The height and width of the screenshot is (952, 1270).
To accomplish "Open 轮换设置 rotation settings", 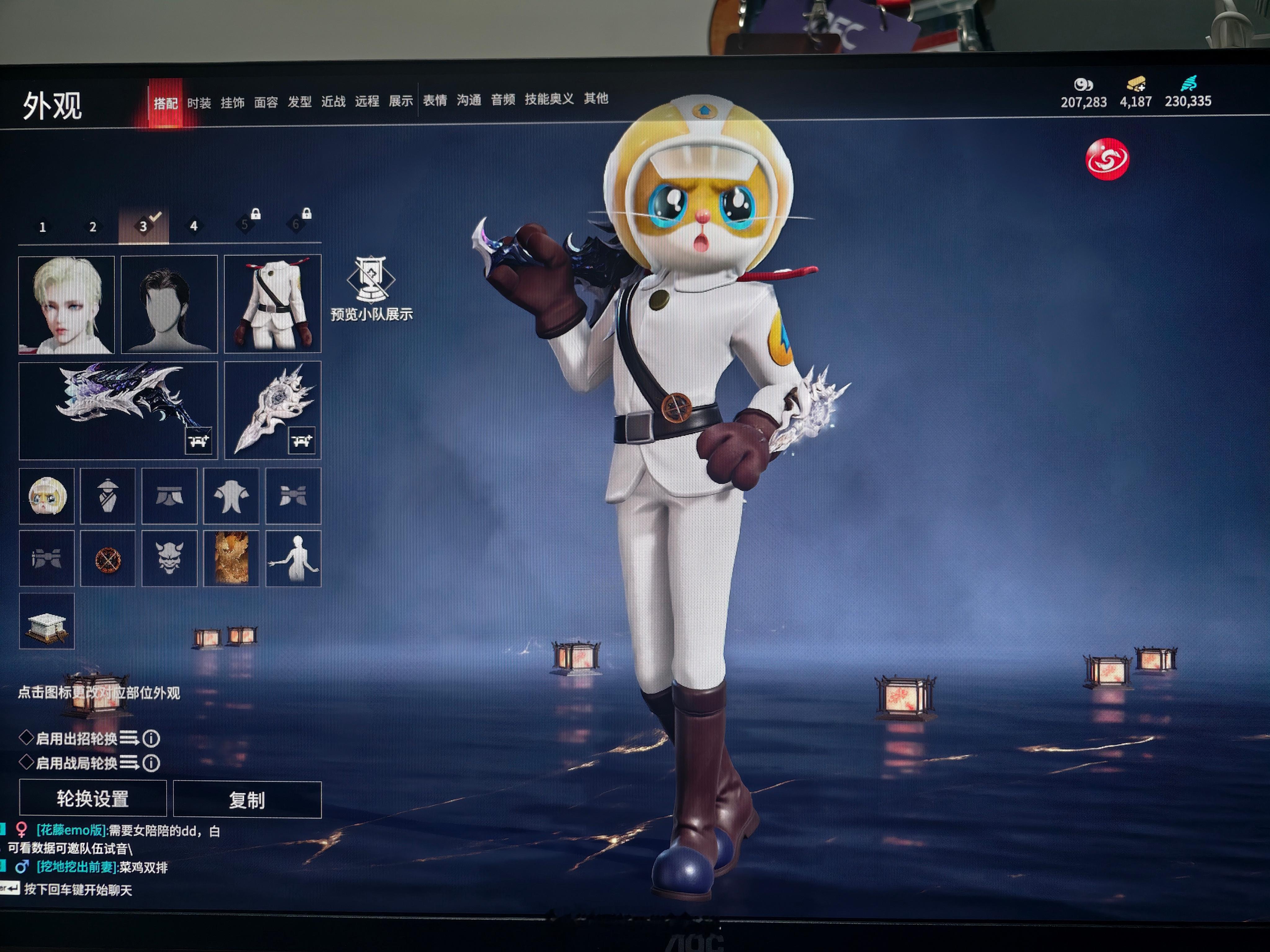I will tap(93, 798).
